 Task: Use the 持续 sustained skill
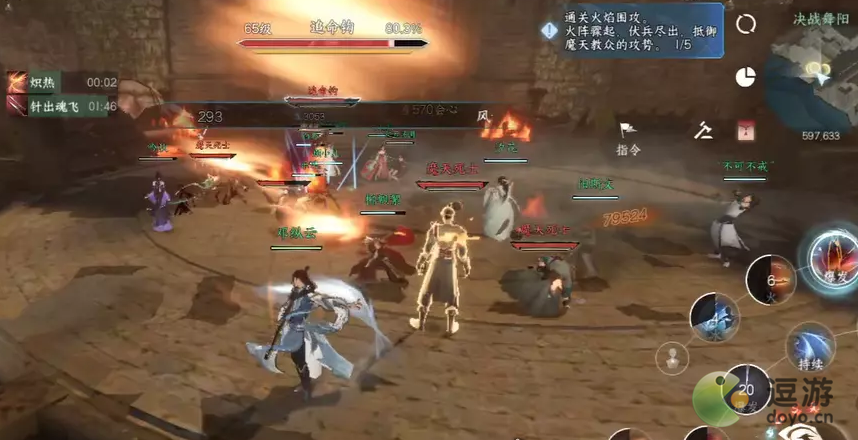point(810,345)
